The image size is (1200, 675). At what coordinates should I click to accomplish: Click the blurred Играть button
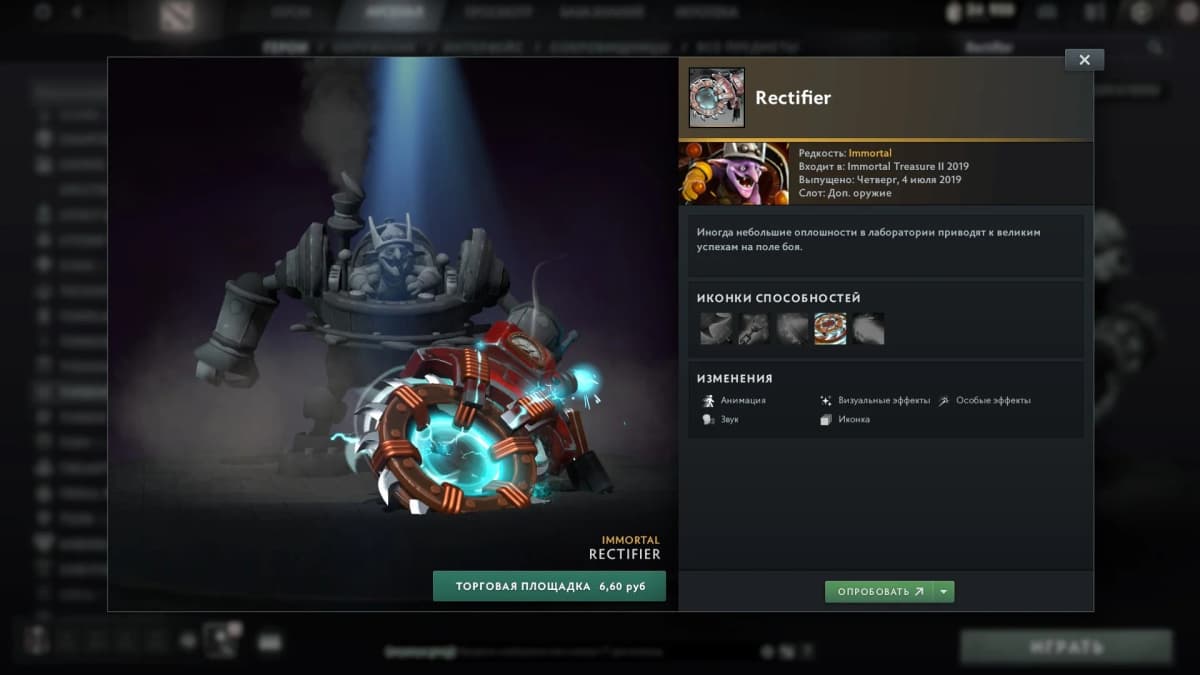point(1066,647)
